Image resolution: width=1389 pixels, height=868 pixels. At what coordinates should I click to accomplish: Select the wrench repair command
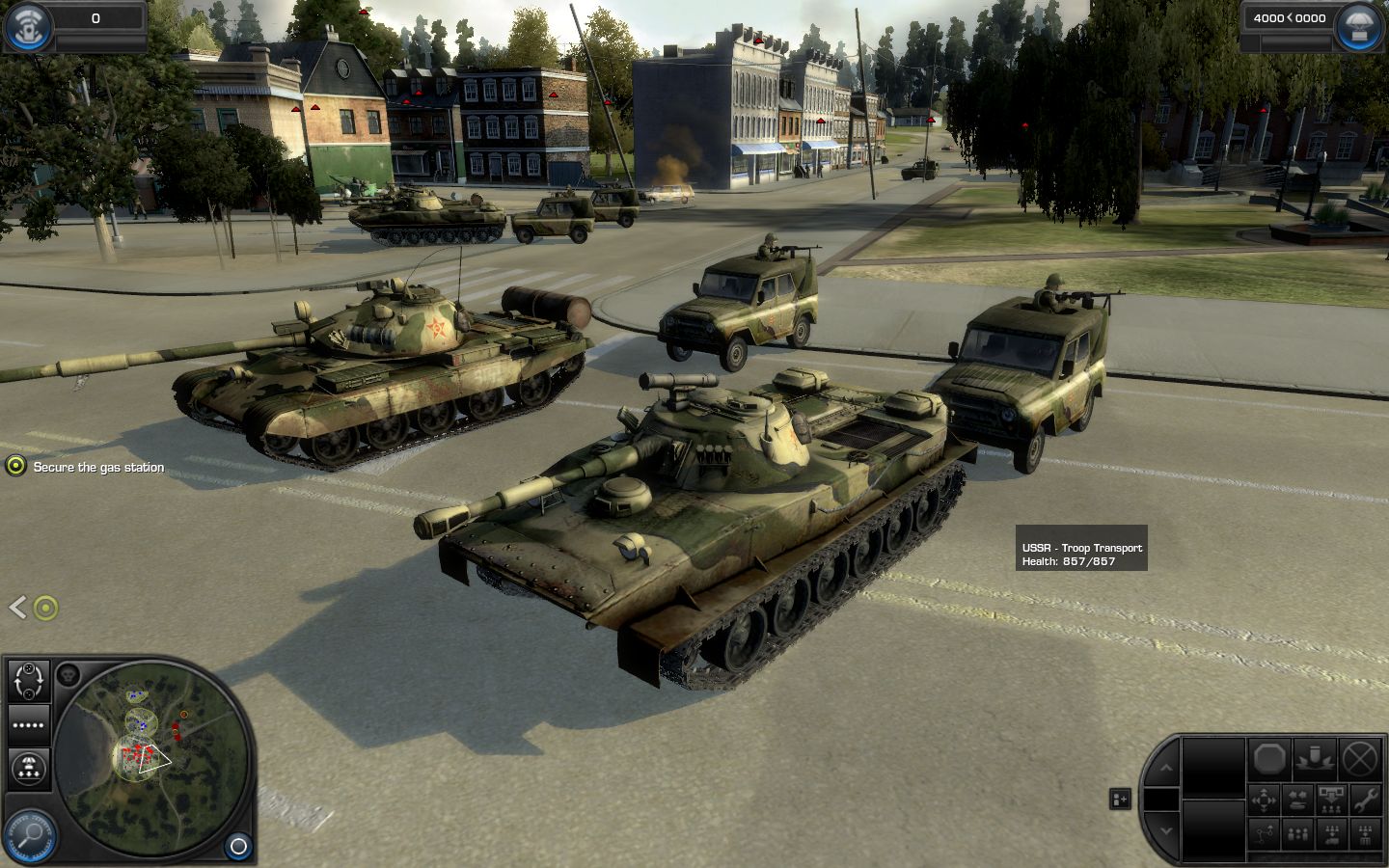(x=1365, y=799)
